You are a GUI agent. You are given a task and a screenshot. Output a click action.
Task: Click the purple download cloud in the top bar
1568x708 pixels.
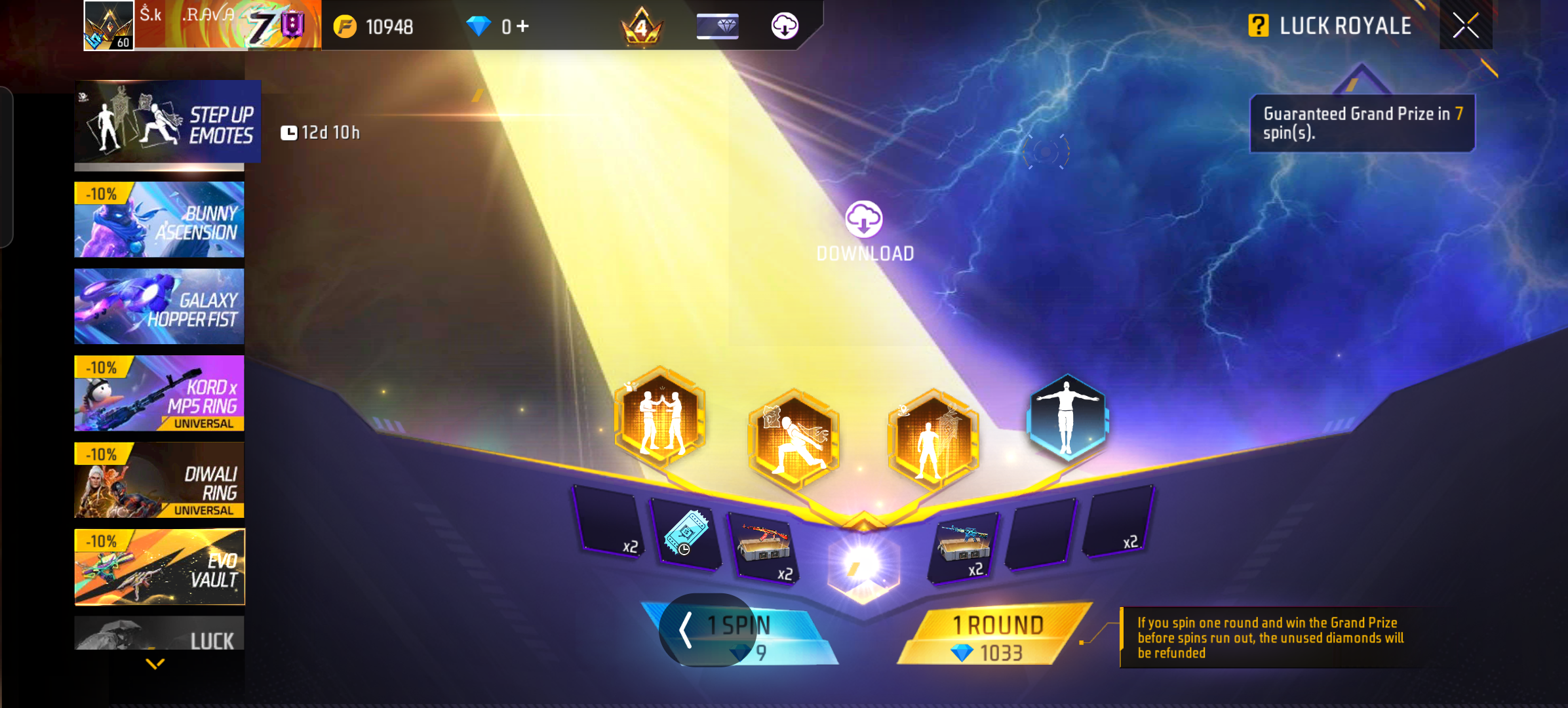tap(785, 26)
